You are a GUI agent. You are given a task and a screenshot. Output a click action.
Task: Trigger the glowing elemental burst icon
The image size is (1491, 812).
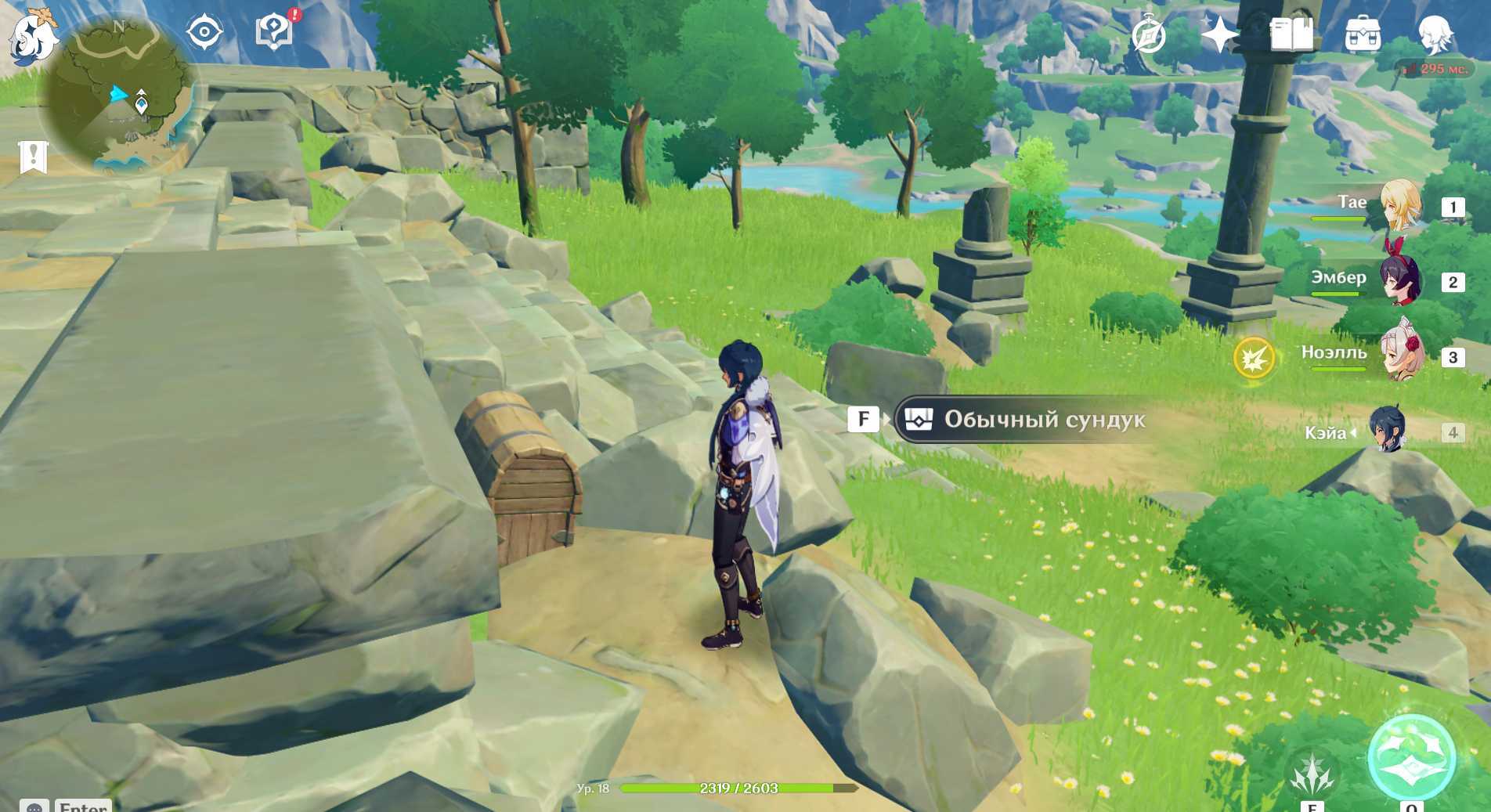pyautogui.click(x=1411, y=758)
